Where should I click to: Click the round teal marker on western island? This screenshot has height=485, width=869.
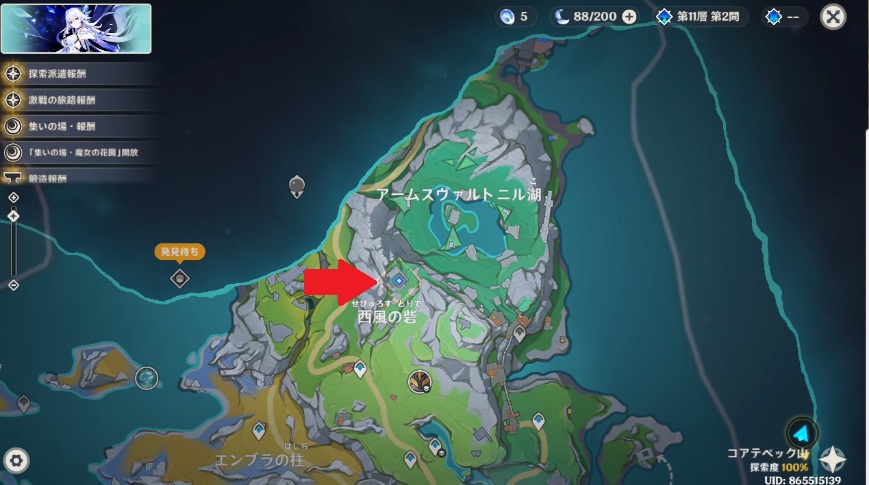[x=147, y=377]
